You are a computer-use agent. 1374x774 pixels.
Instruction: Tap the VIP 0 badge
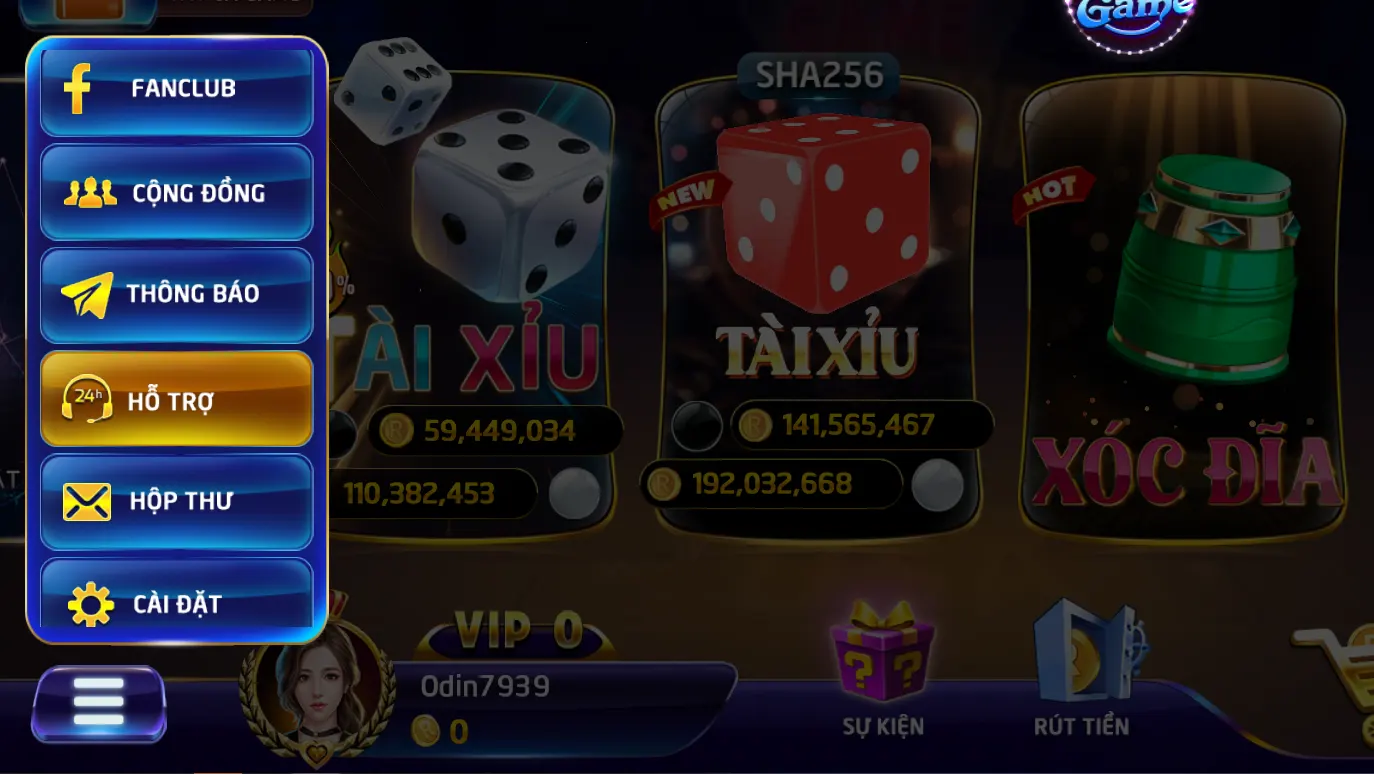pyautogui.click(x=517, y=631)
